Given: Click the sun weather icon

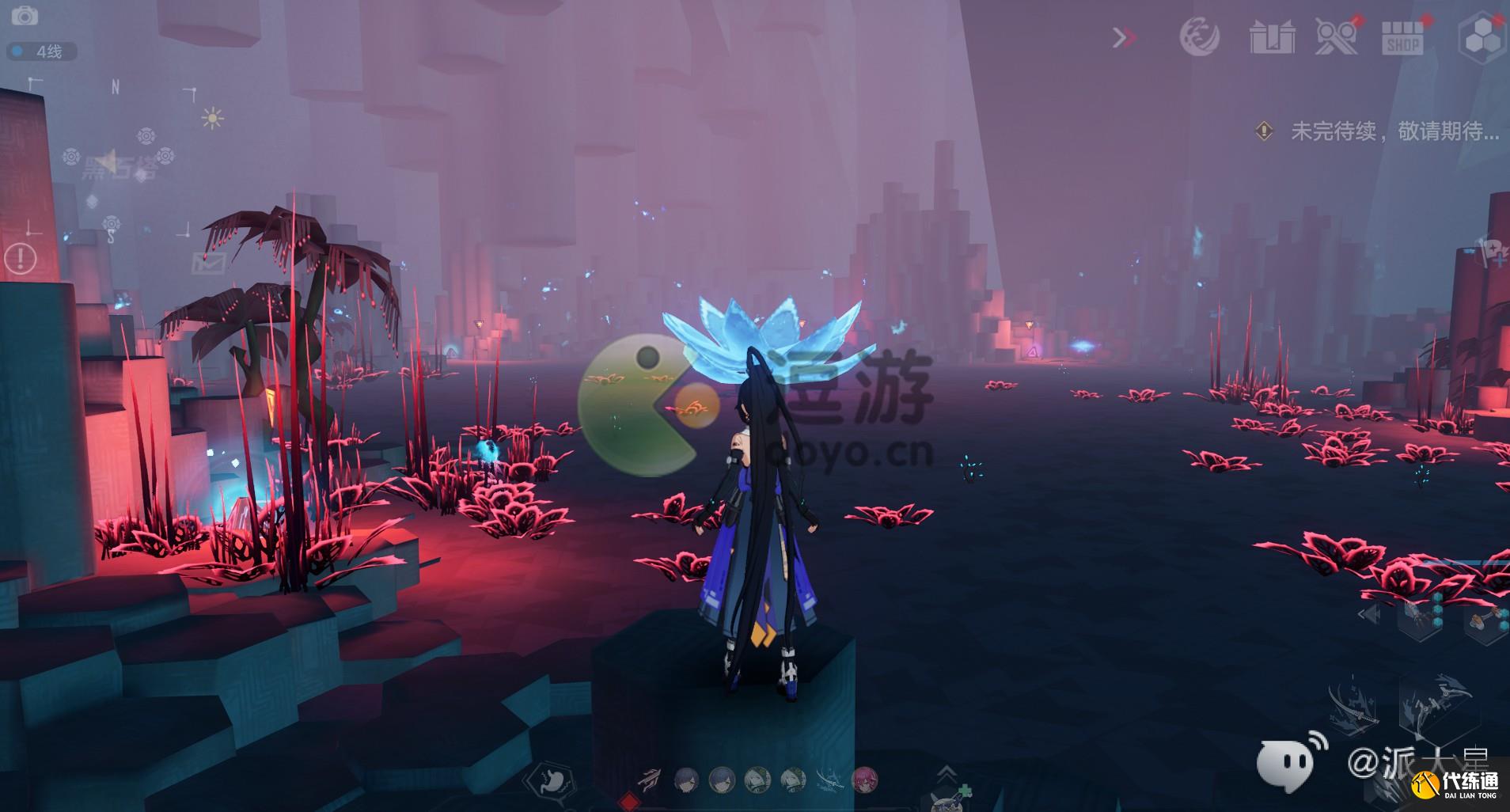Looking at the screenshot, I should 212,119.
